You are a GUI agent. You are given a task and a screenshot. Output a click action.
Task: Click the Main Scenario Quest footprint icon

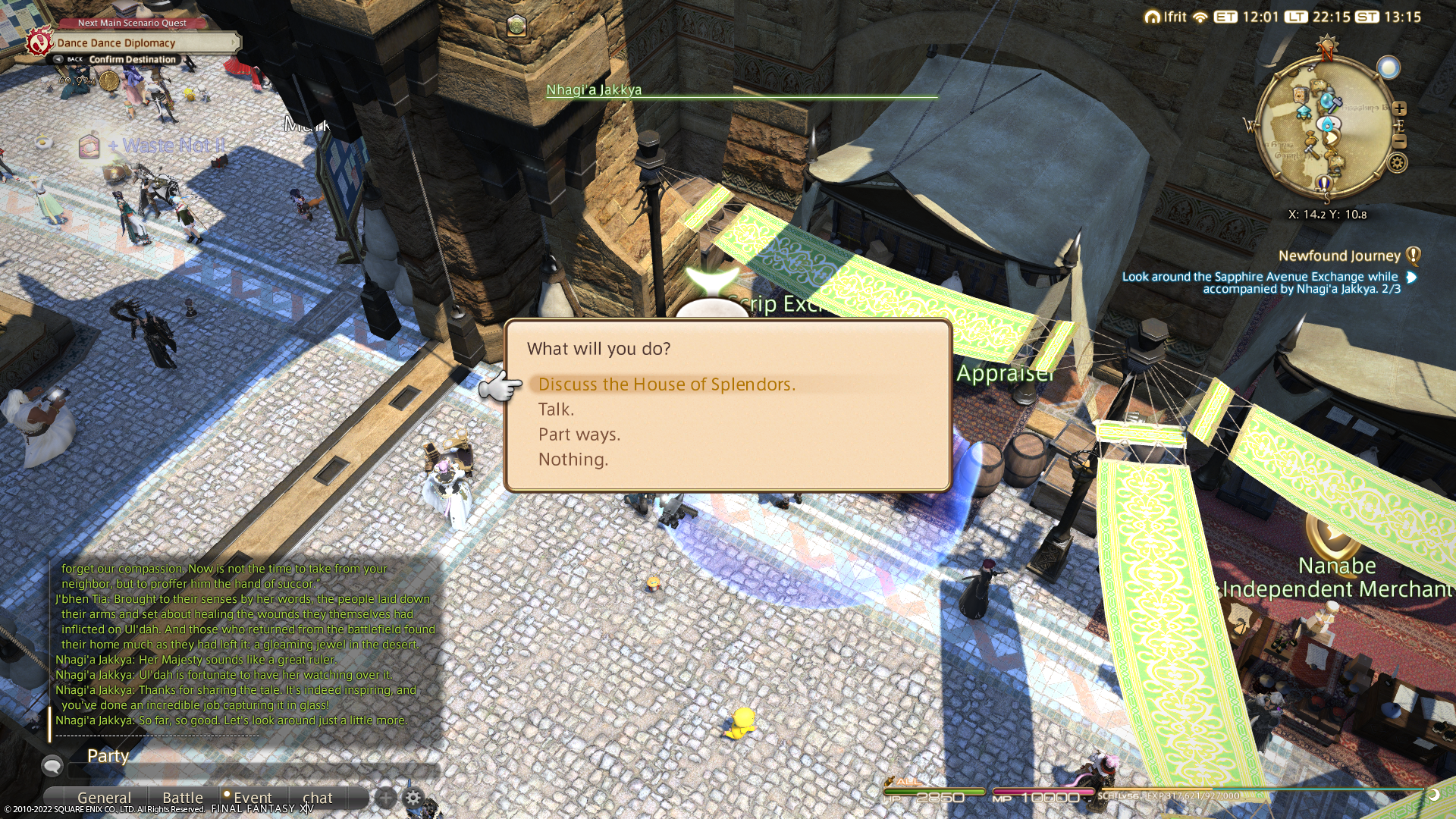[39, 42]
